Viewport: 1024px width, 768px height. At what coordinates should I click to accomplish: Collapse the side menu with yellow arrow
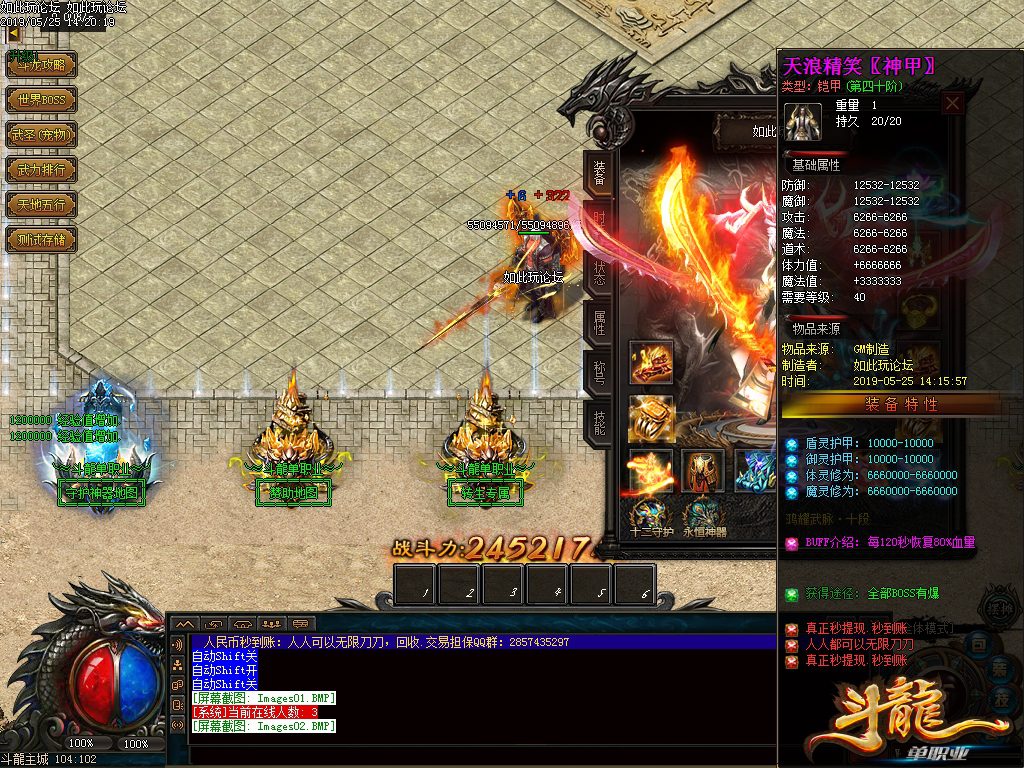click(14, 34)
